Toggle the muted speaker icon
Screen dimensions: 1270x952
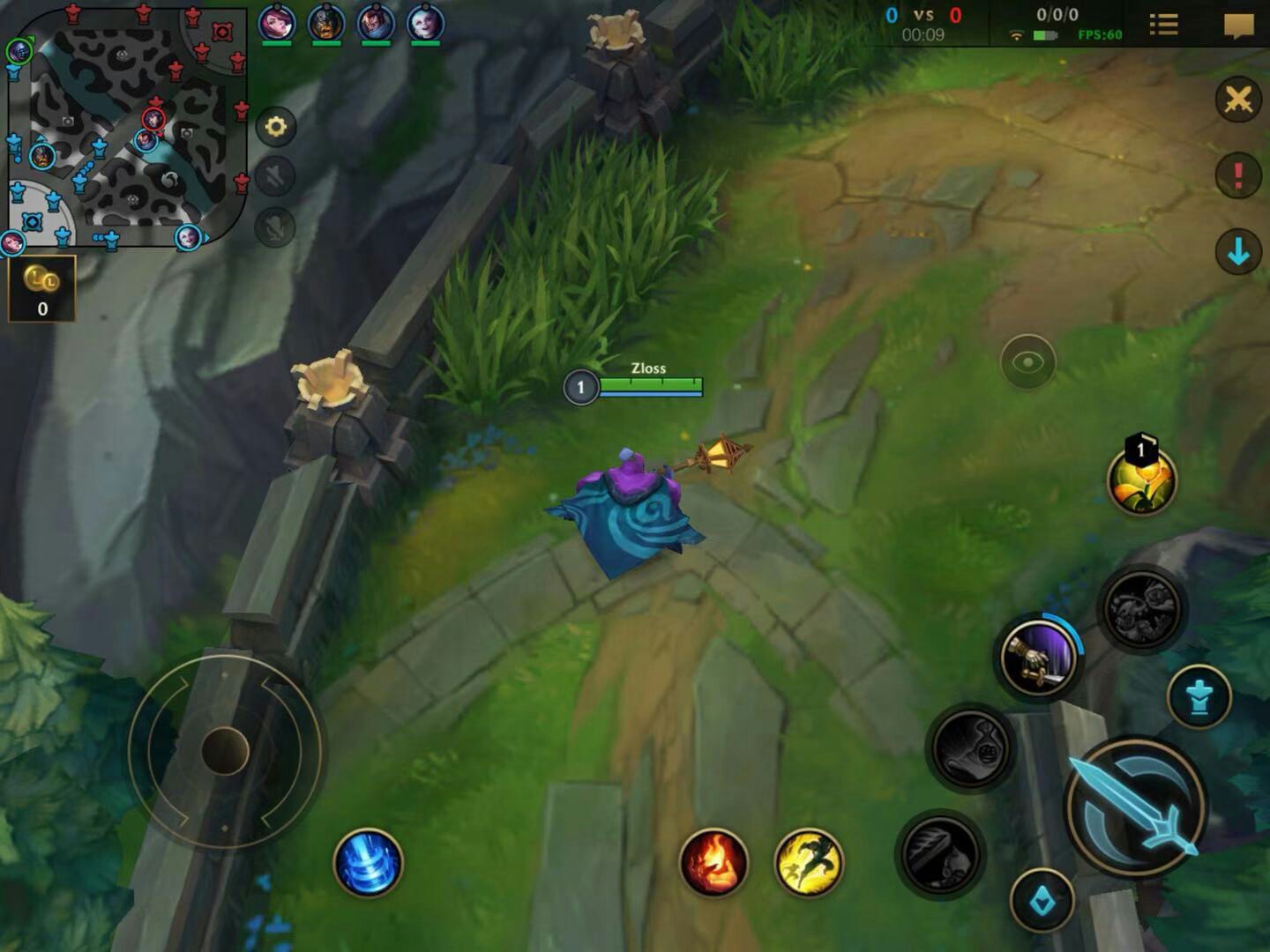point(275,177)
